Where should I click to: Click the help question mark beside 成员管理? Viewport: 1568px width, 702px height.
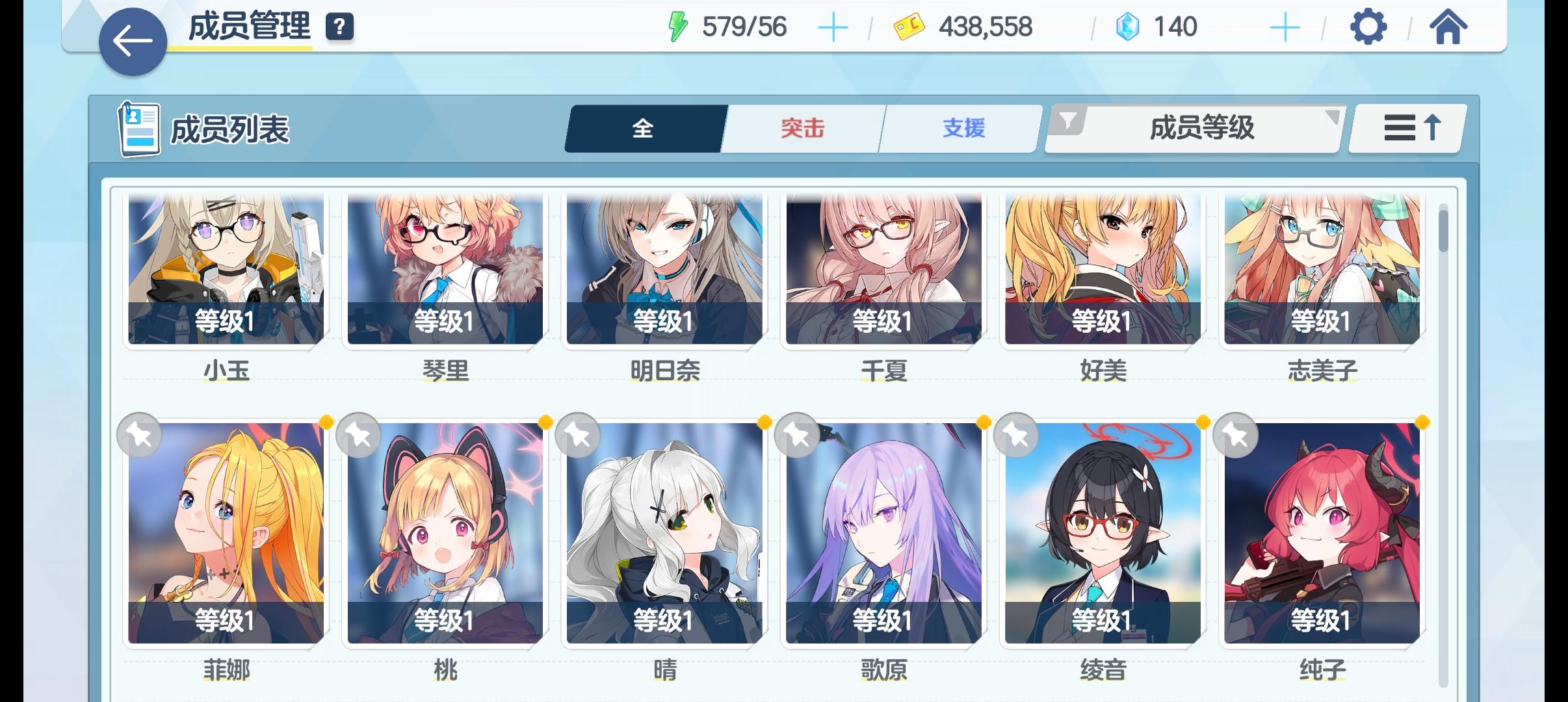pyautogui.click(x=341, y=27)
